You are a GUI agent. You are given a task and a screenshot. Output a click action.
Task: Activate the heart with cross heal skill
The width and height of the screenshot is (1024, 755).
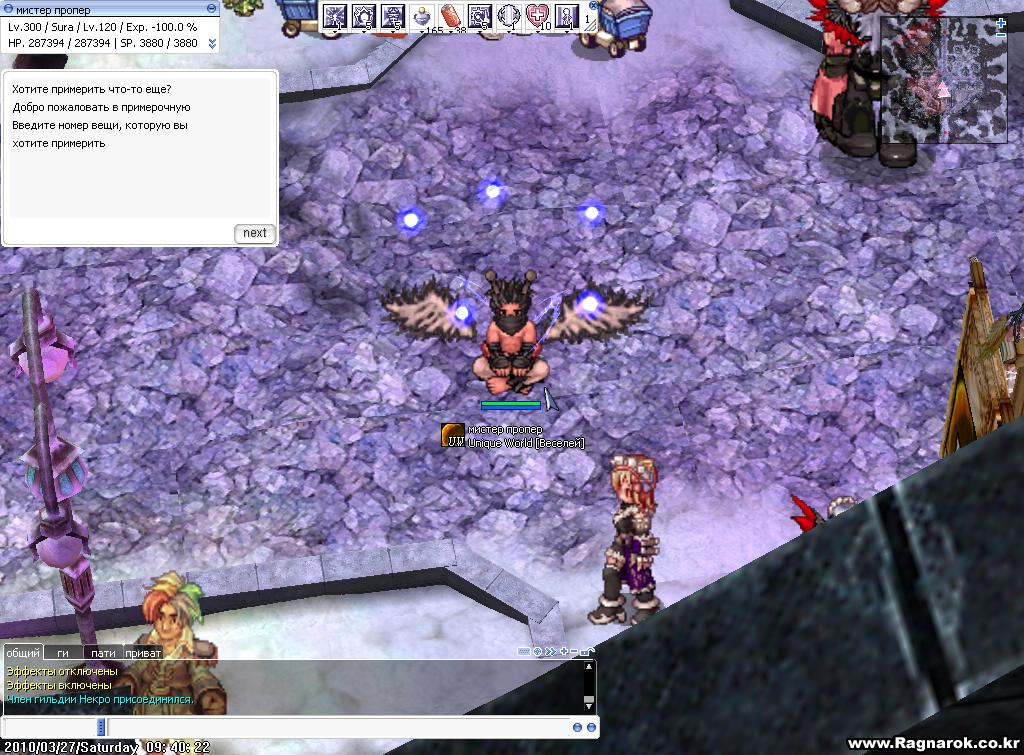pyautogui.click(x=538, y=16)
